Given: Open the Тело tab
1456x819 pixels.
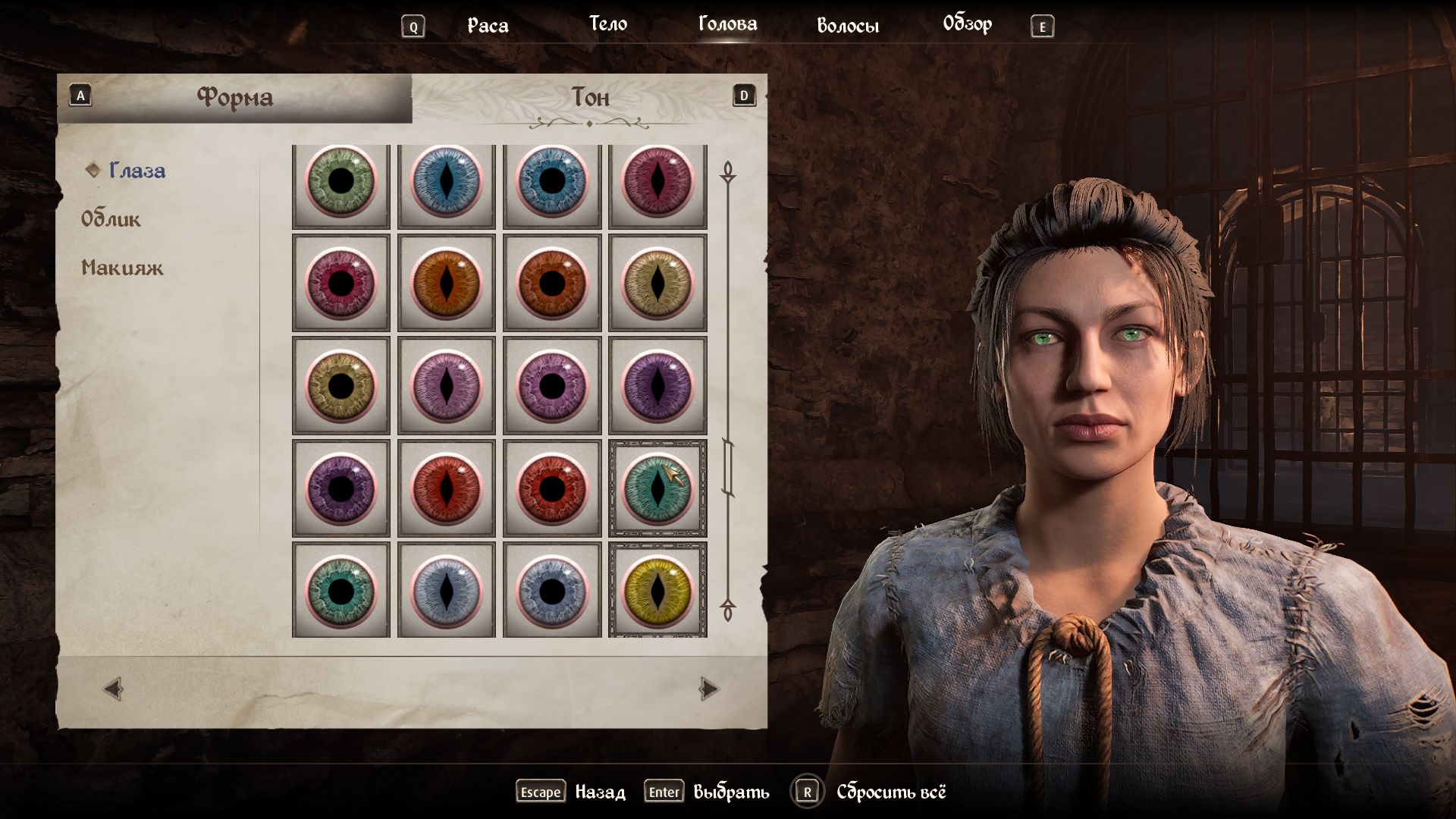Looking at the screenshot, I should 608,24.
